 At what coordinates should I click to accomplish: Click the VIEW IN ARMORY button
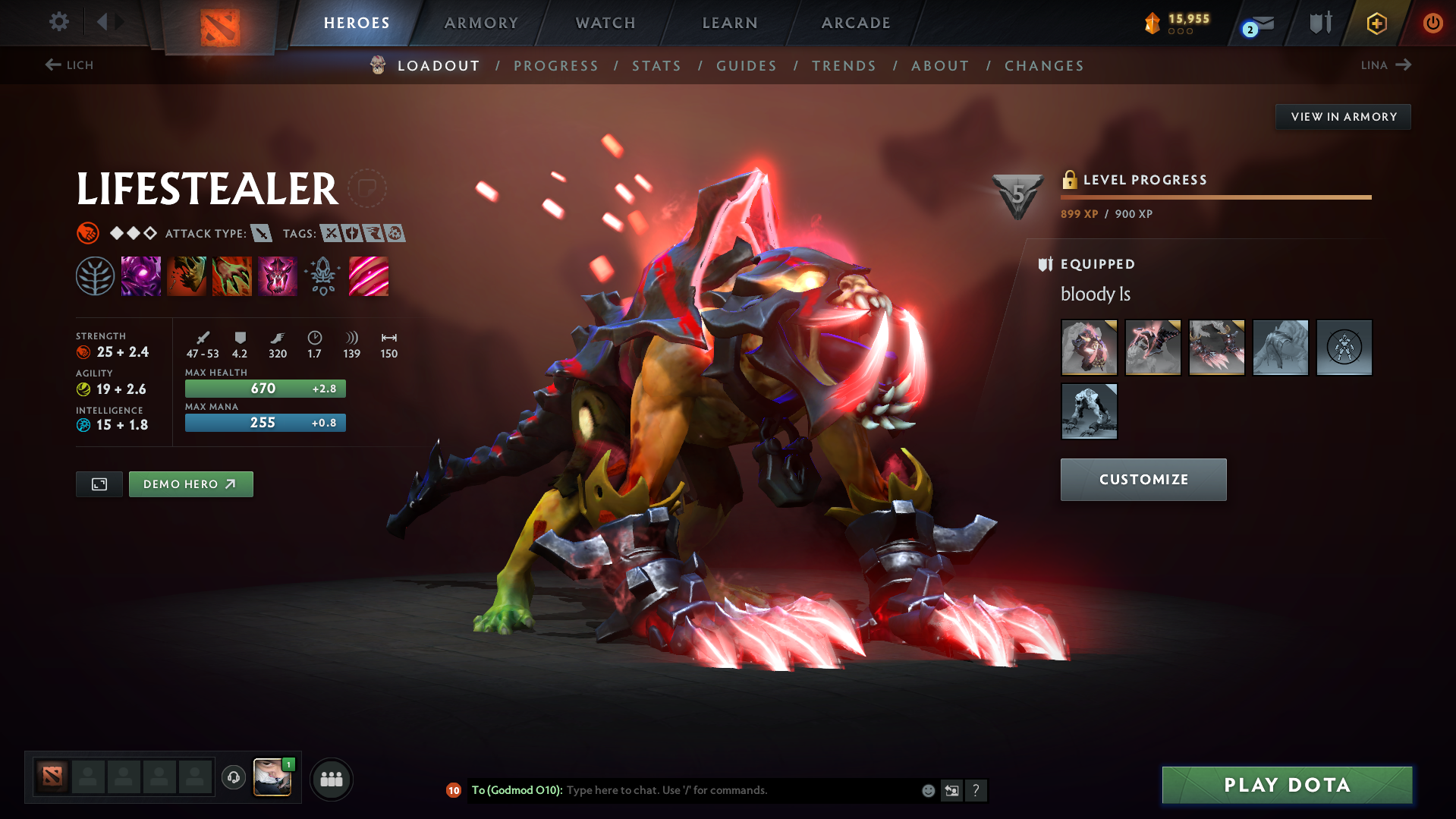click(1343, 116)
